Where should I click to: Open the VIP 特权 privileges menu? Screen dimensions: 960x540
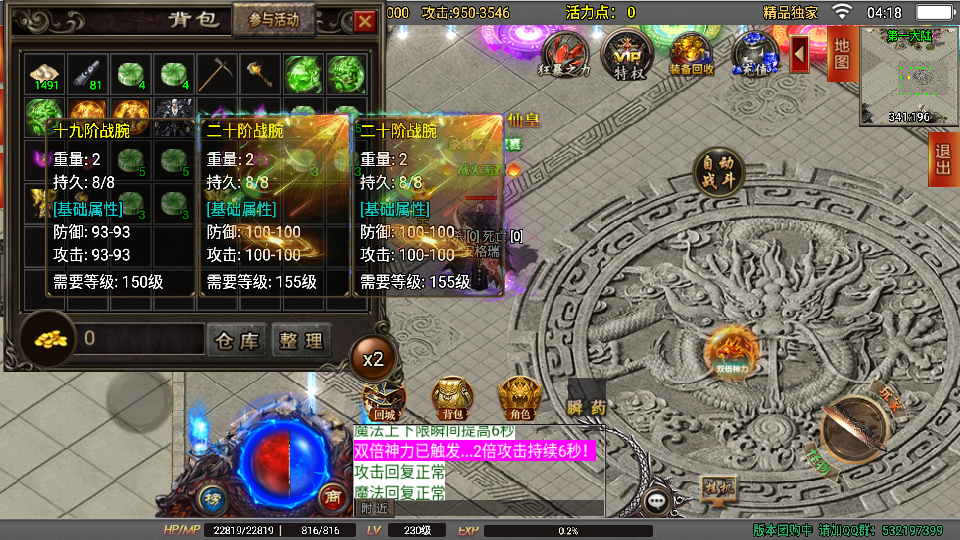click(628, 53)
